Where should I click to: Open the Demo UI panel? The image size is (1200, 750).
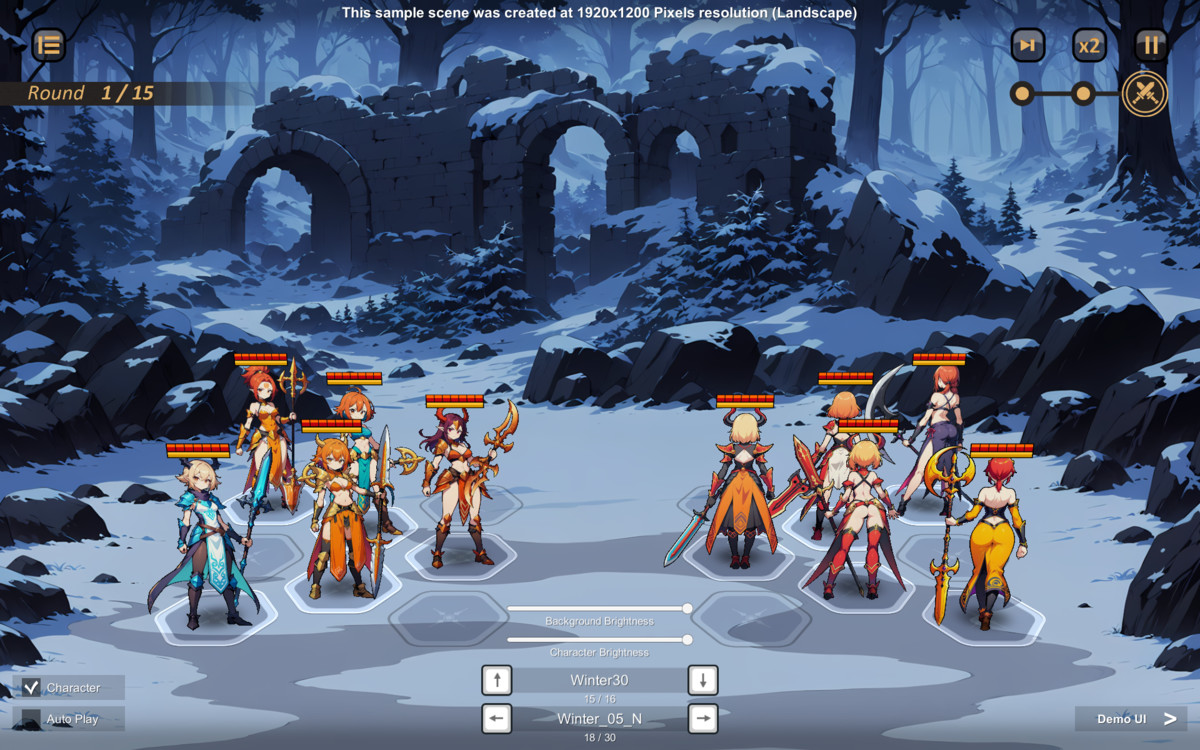point(1131,719)
